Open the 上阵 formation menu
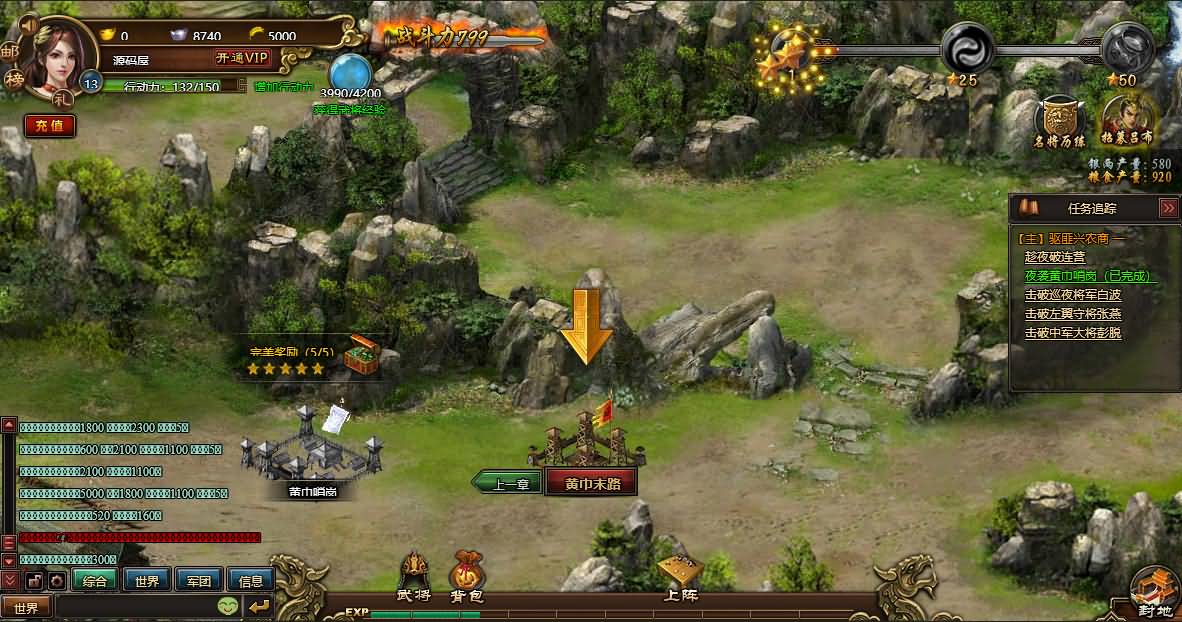The width and height of the screenshot is (1182, 622). 680,578
